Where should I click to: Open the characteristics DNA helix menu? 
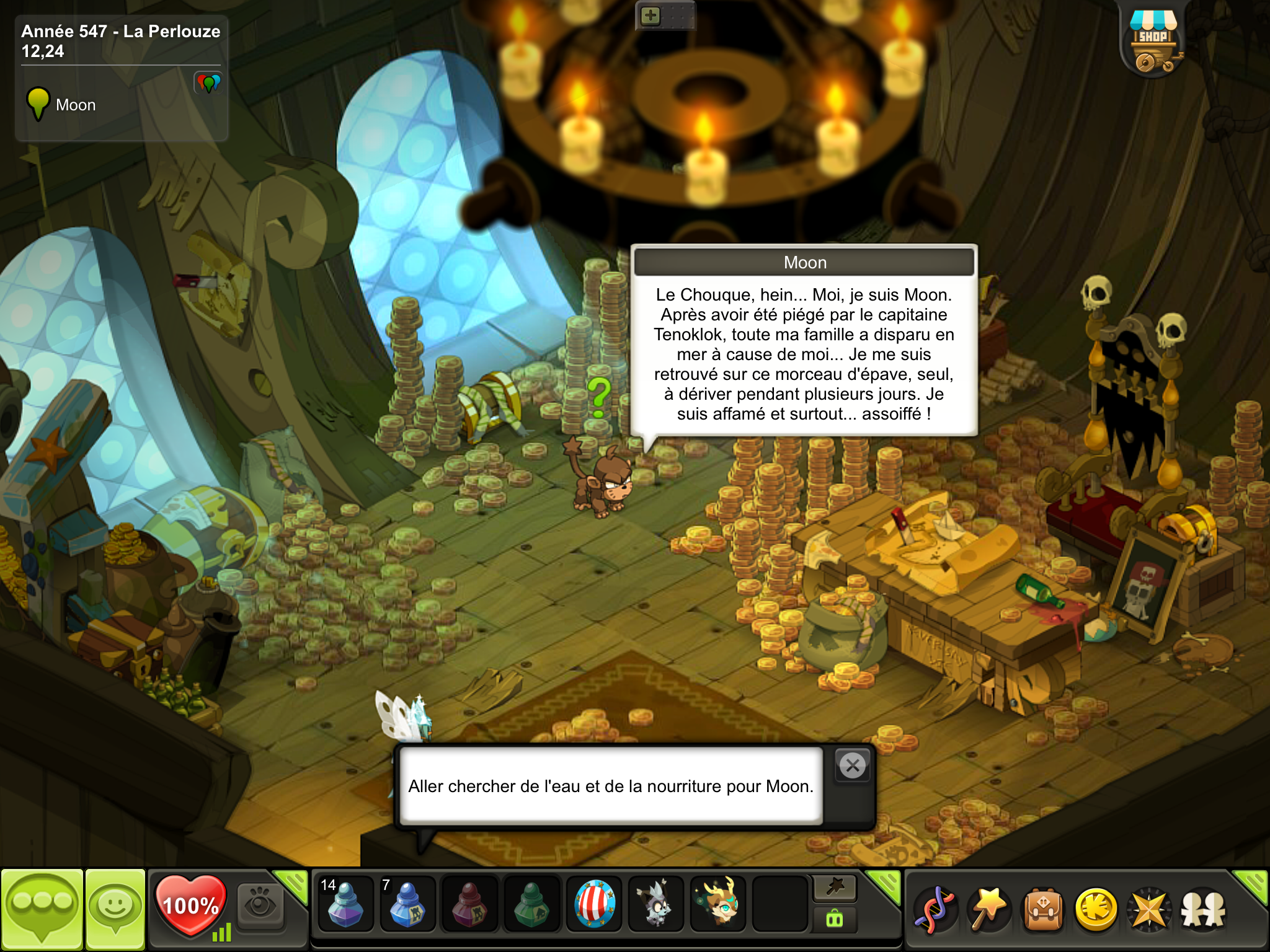[935, 910]
